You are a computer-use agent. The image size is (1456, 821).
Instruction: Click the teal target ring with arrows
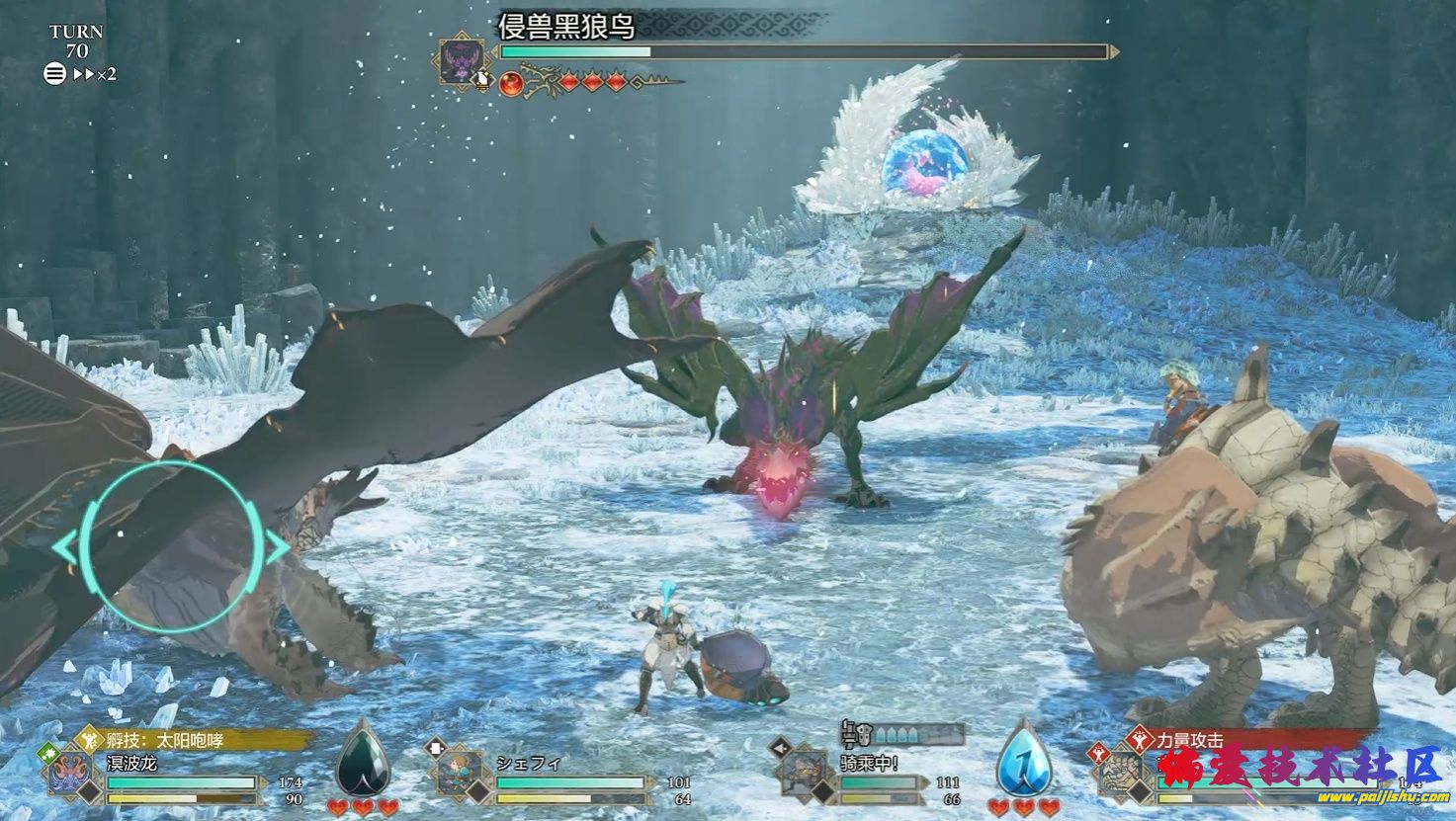170,546
